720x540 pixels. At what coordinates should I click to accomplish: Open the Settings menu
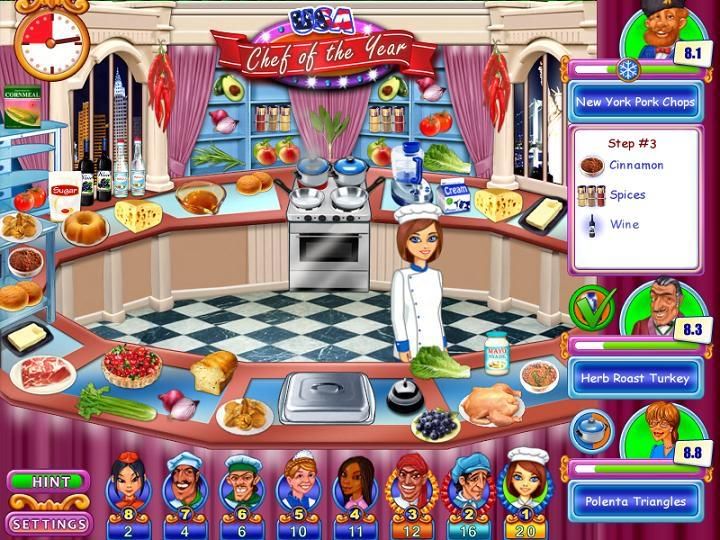[x=50, y=523]
